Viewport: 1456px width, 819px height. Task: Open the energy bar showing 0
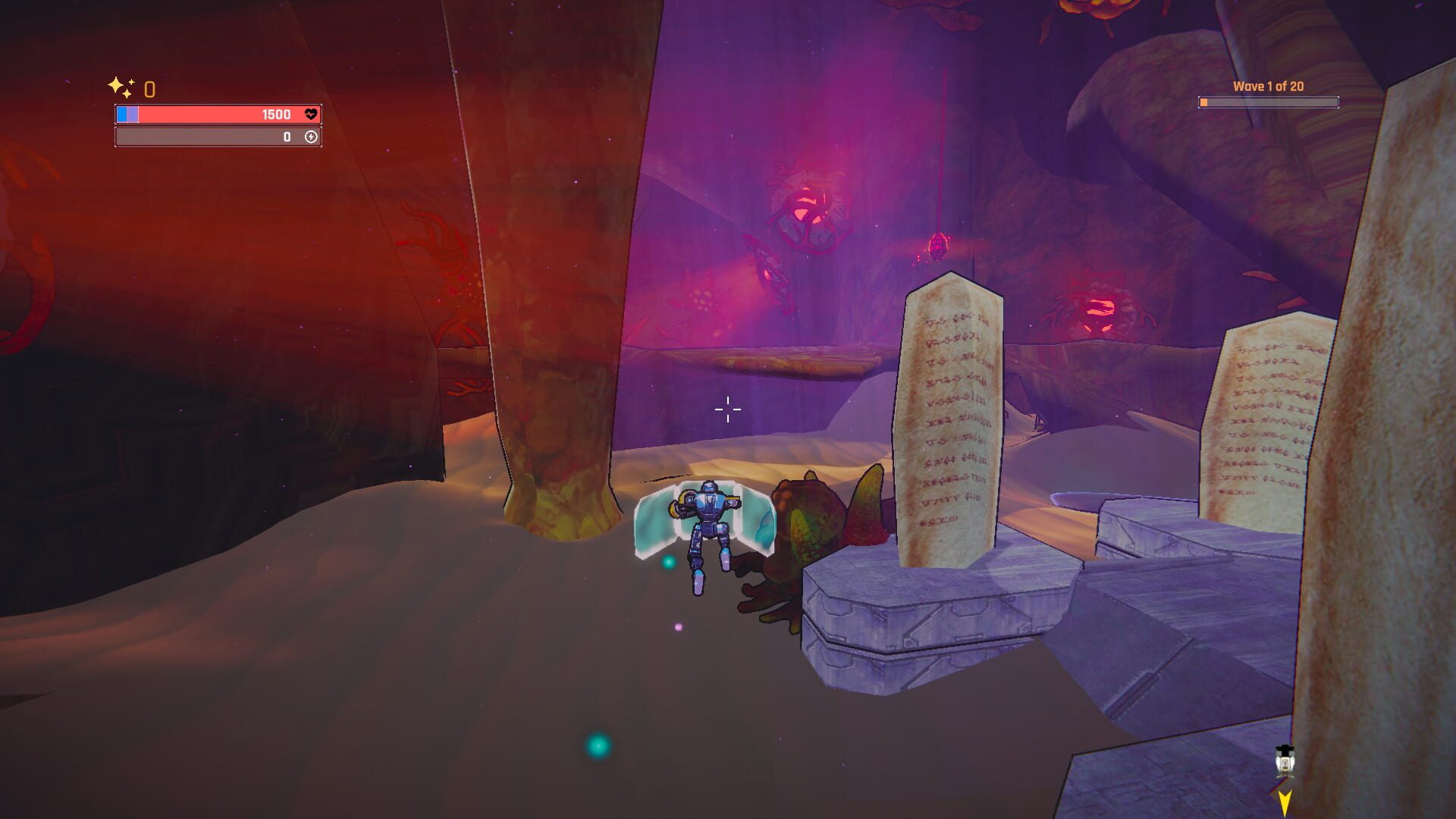[216, 138]
